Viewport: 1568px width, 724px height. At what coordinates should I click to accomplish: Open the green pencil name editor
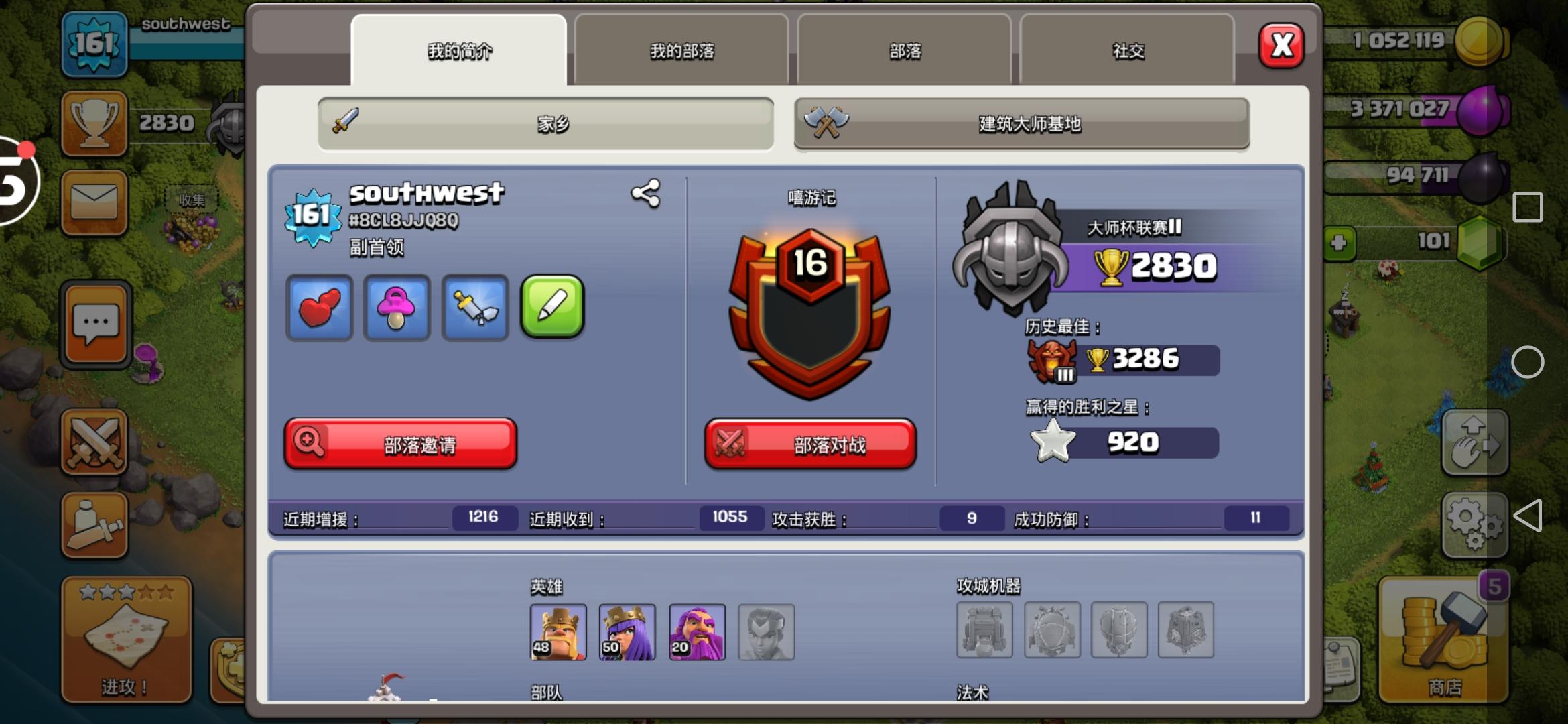pos(552,308)
